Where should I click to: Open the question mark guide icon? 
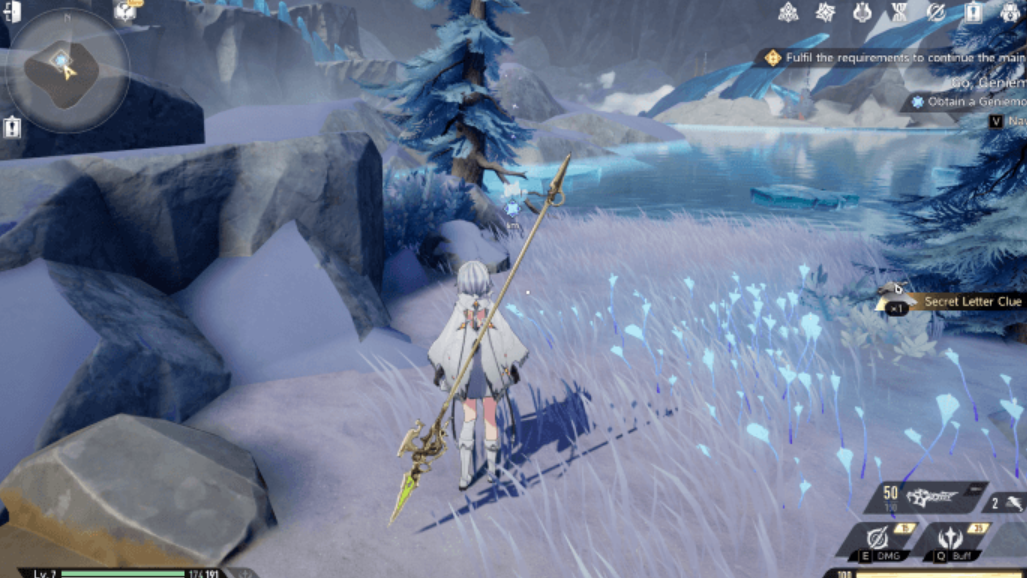coord(125,12)
